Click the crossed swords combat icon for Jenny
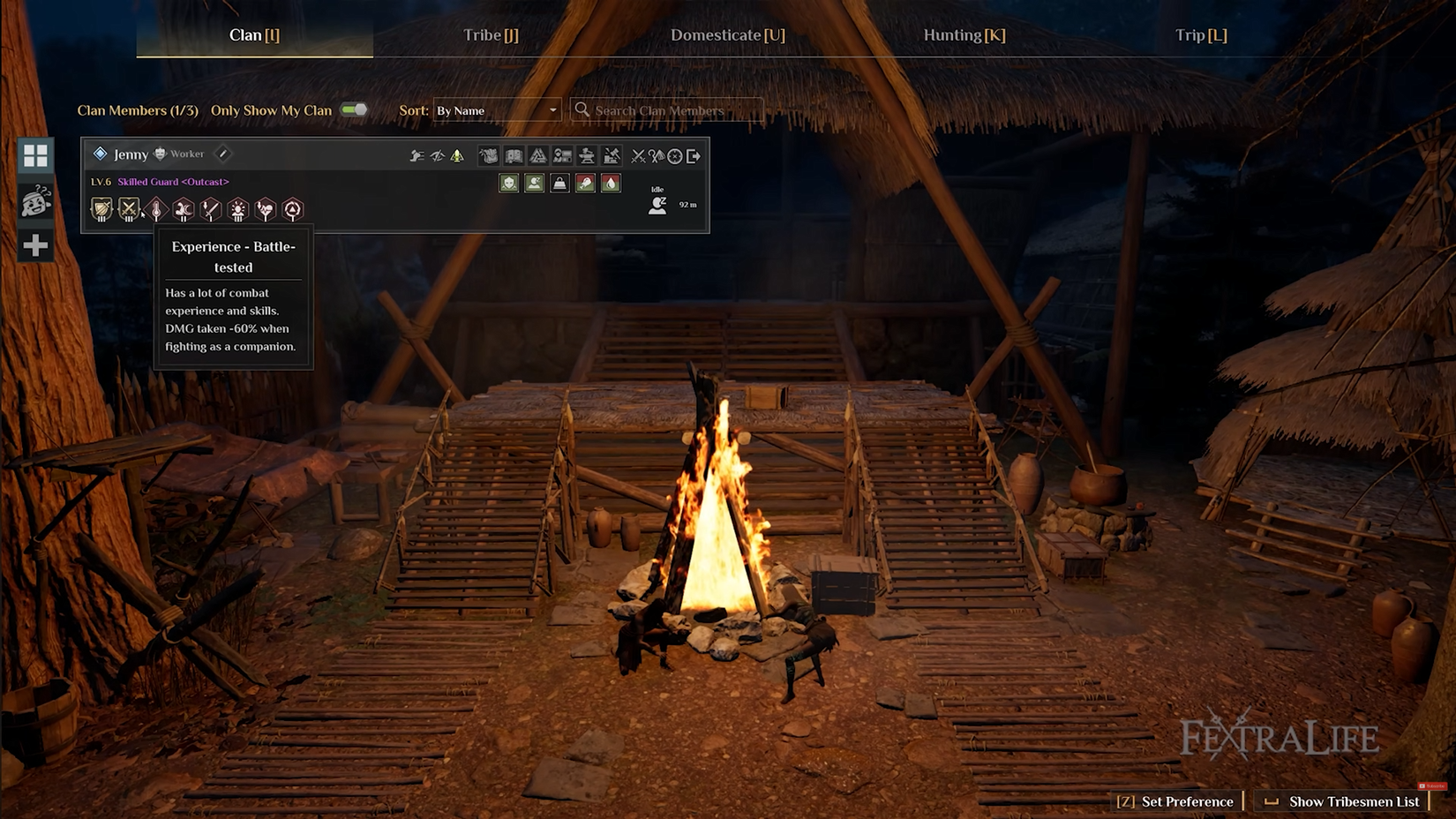The width and height of the screenshot is (1456, 819). [639, 156]
